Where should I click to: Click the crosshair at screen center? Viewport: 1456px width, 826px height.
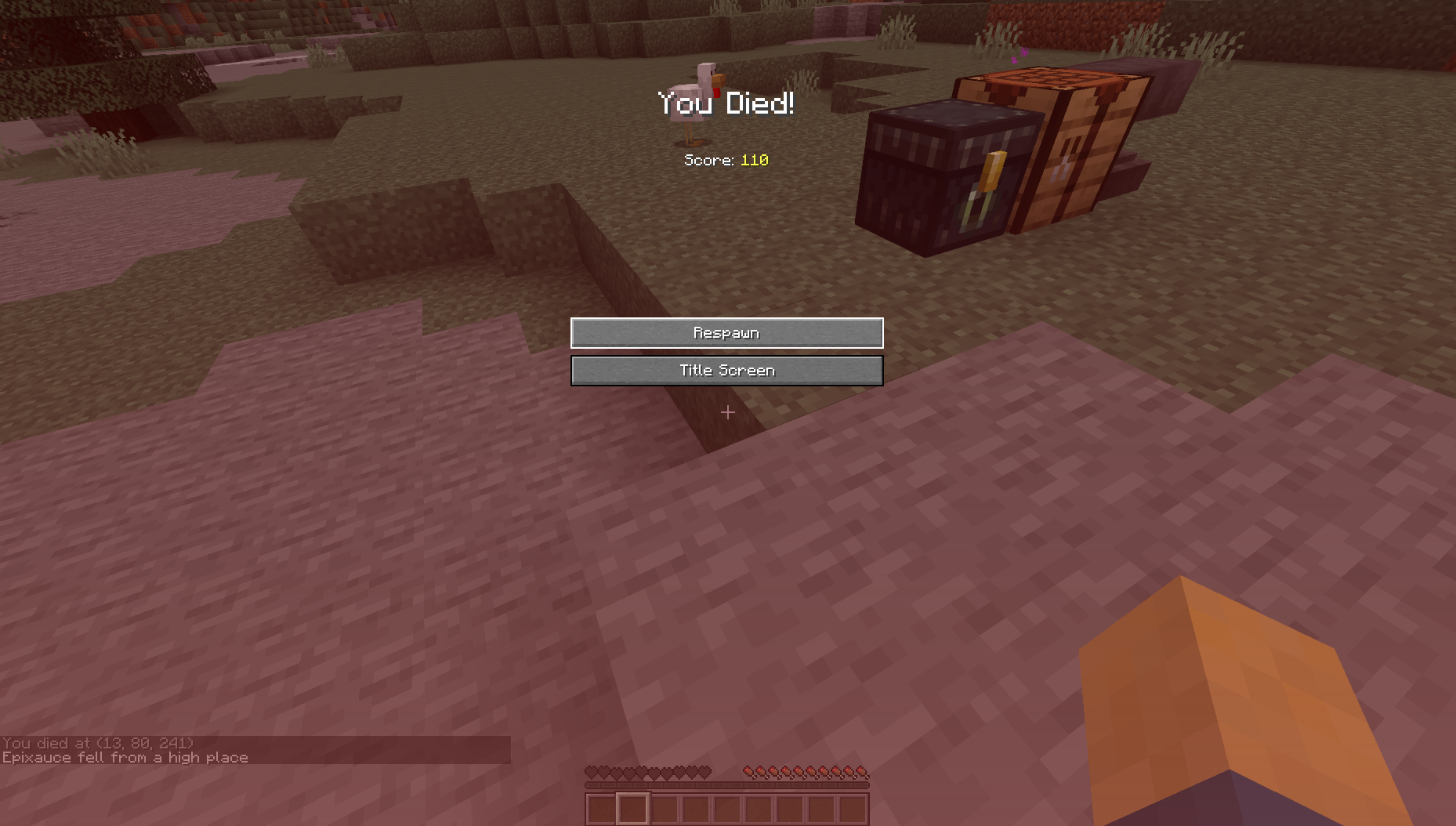click(727, 412)
